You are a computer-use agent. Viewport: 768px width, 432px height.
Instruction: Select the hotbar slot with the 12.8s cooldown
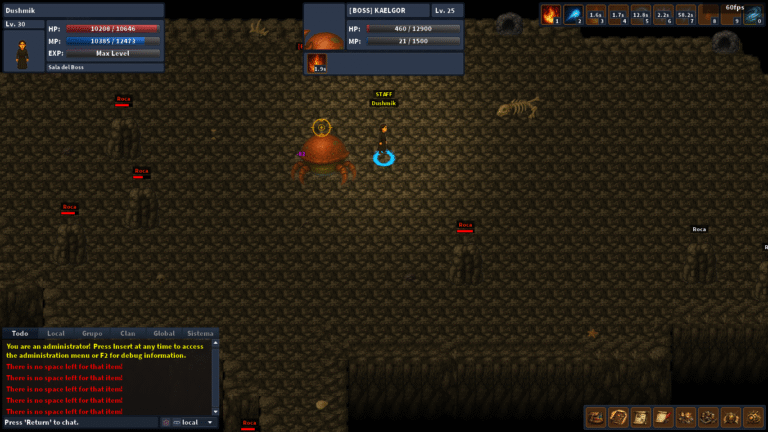tap(641, 14)
